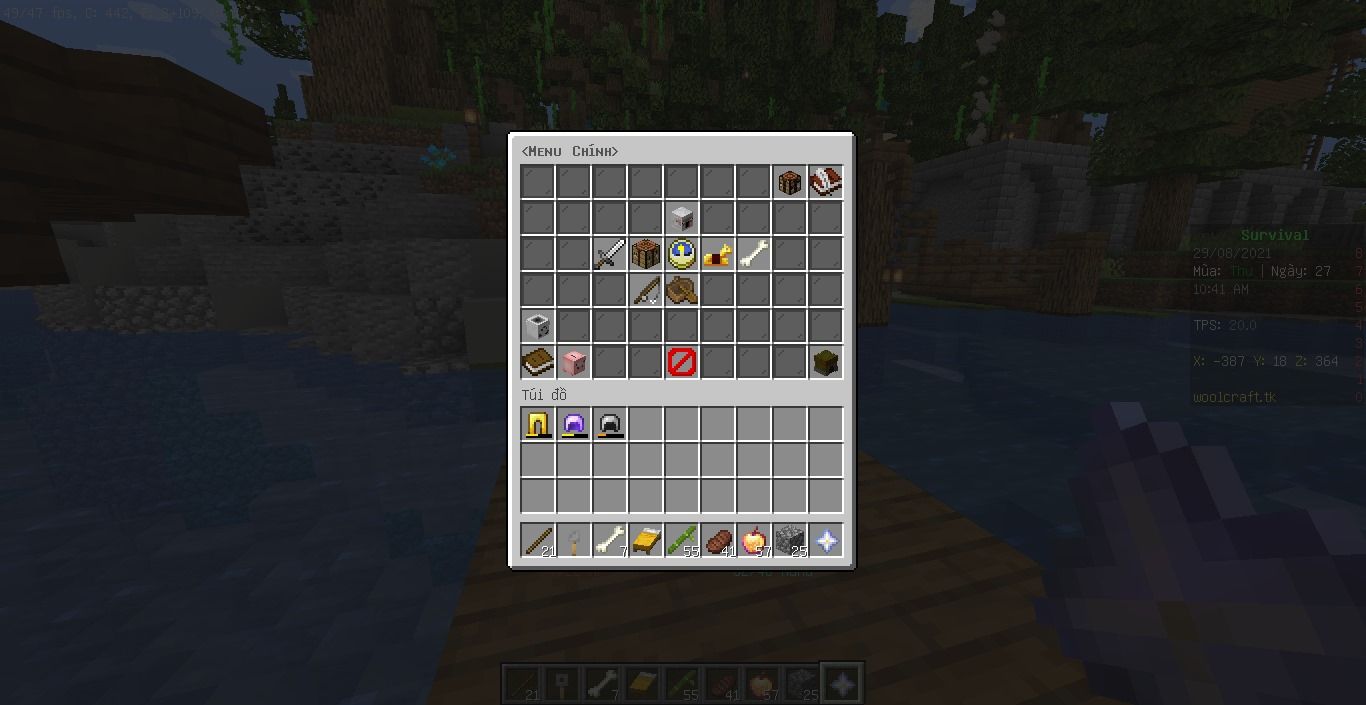Click the iron helmet inventory slot
1366x705 pixels.
point(610,425)
